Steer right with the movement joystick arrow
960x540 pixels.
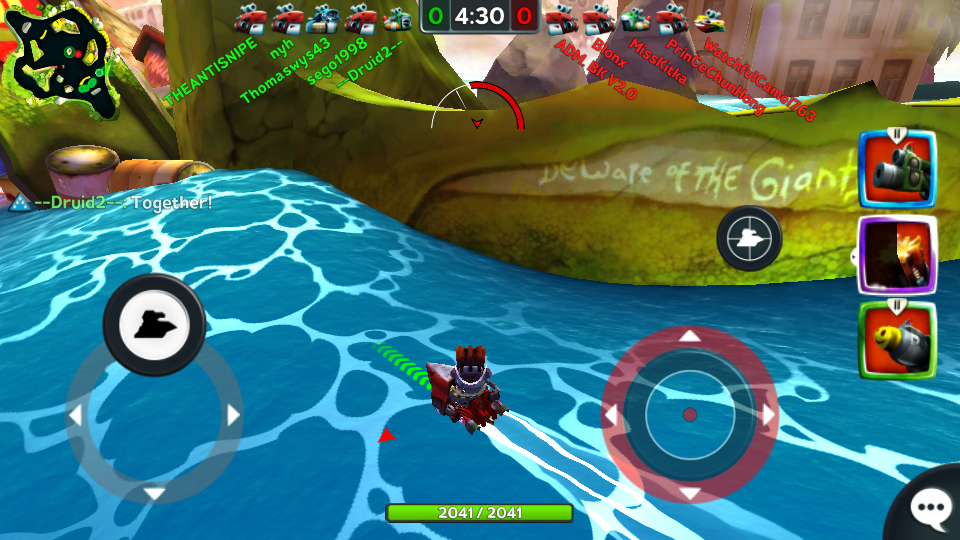pyautogui.click(x=233, y=416)
